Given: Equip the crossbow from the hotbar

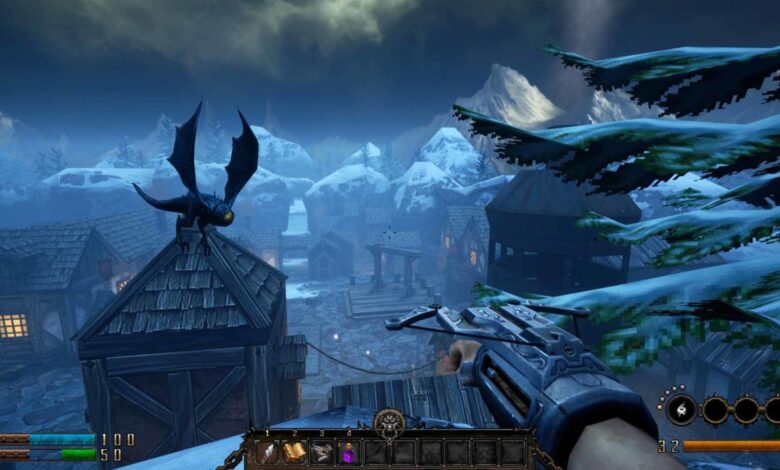Looking at the screenshot, I should (321, 452).
